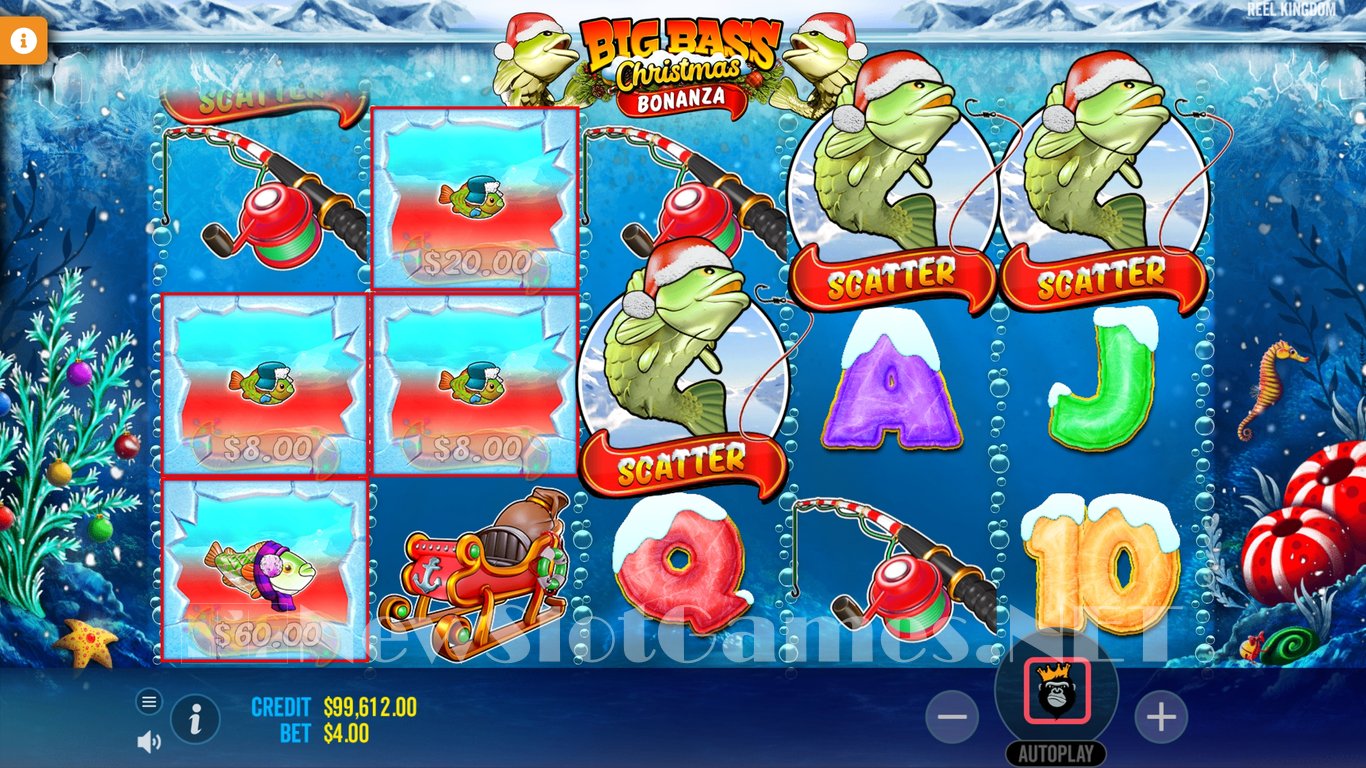1366x768 pixels.
Task: Open the orange info button in the corner
Action: (24, 40)
